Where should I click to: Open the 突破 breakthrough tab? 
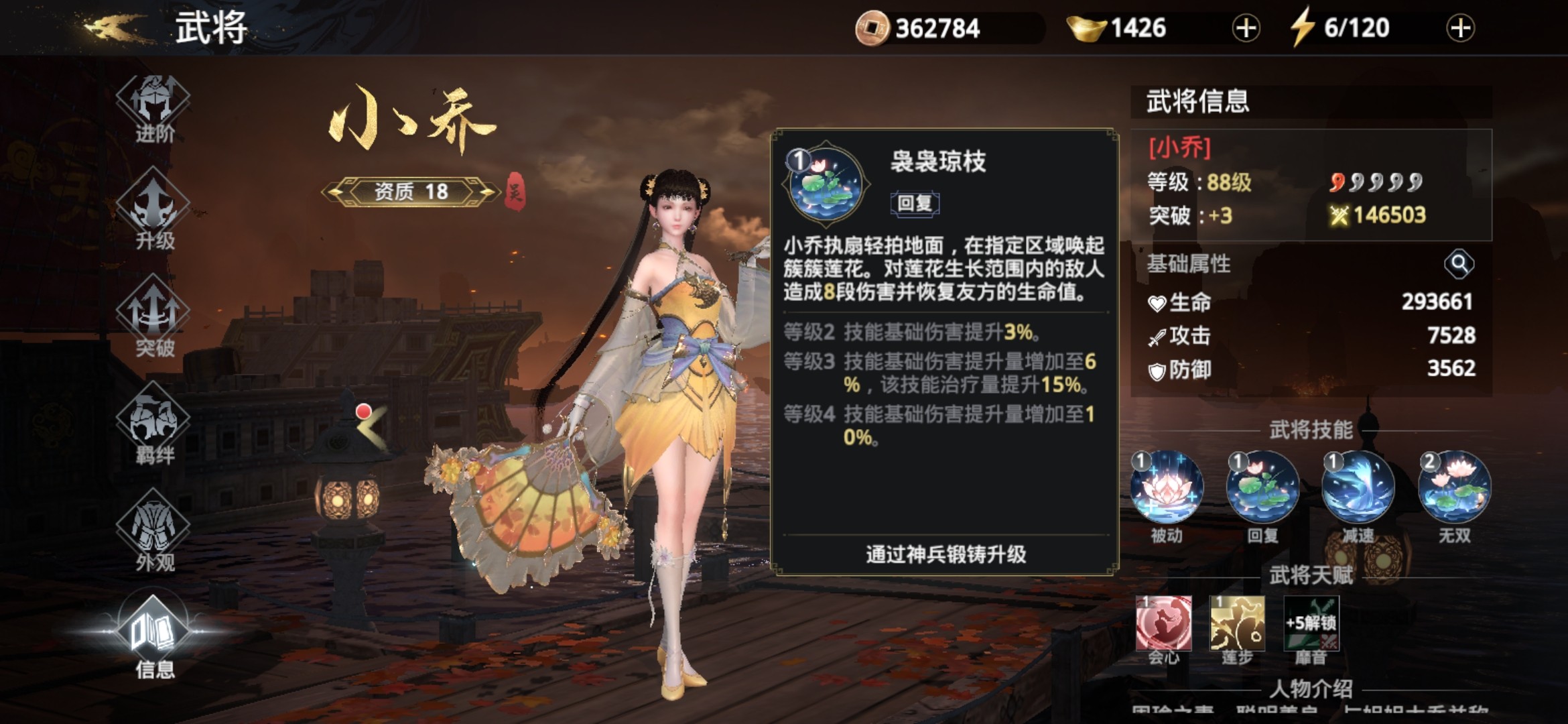click(153, 319)
